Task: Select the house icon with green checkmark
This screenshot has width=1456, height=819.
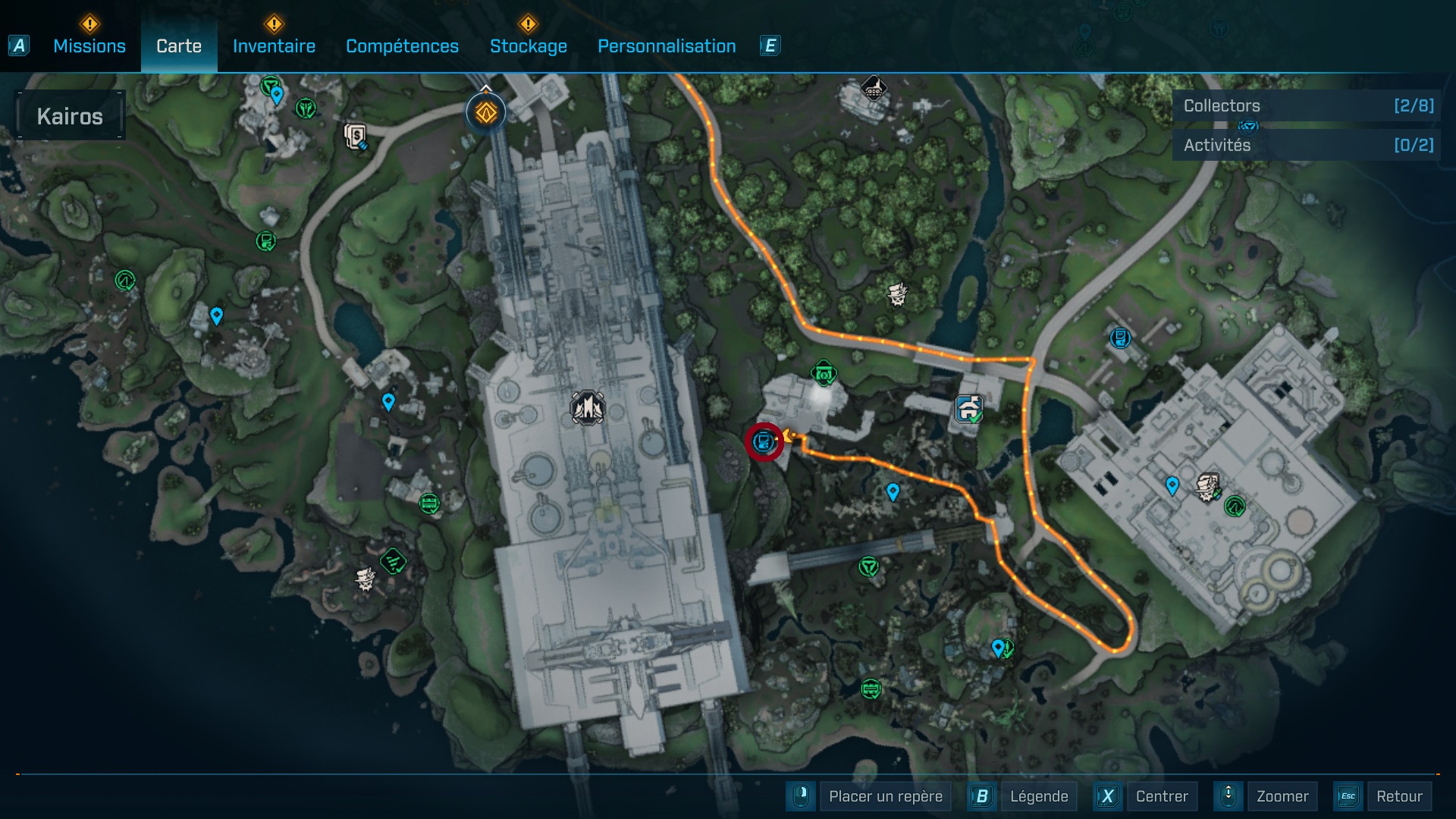Action: 969,409
